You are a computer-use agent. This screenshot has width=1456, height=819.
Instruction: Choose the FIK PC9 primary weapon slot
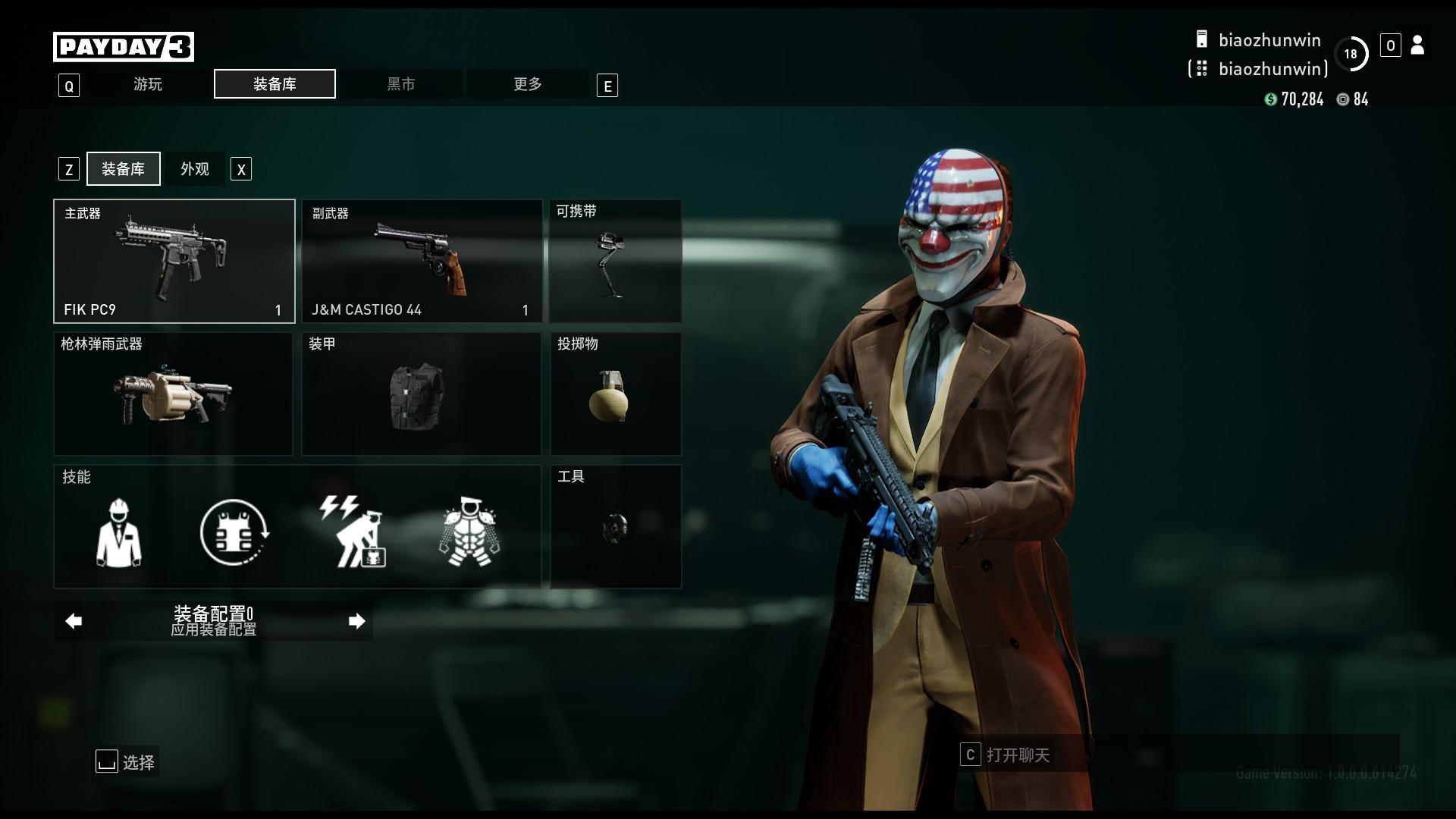[174, 262]
